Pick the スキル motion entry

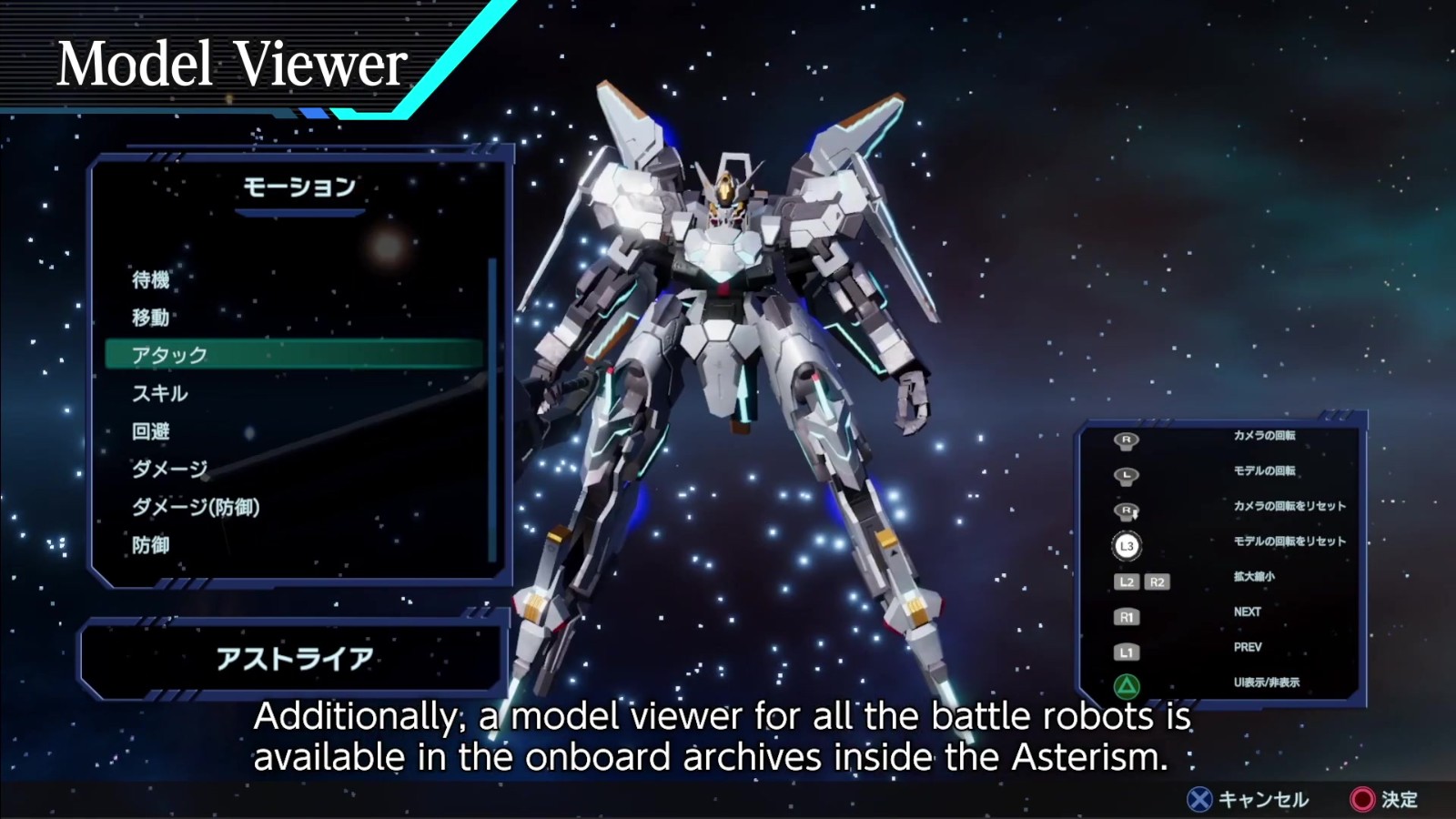pos(160,393)
